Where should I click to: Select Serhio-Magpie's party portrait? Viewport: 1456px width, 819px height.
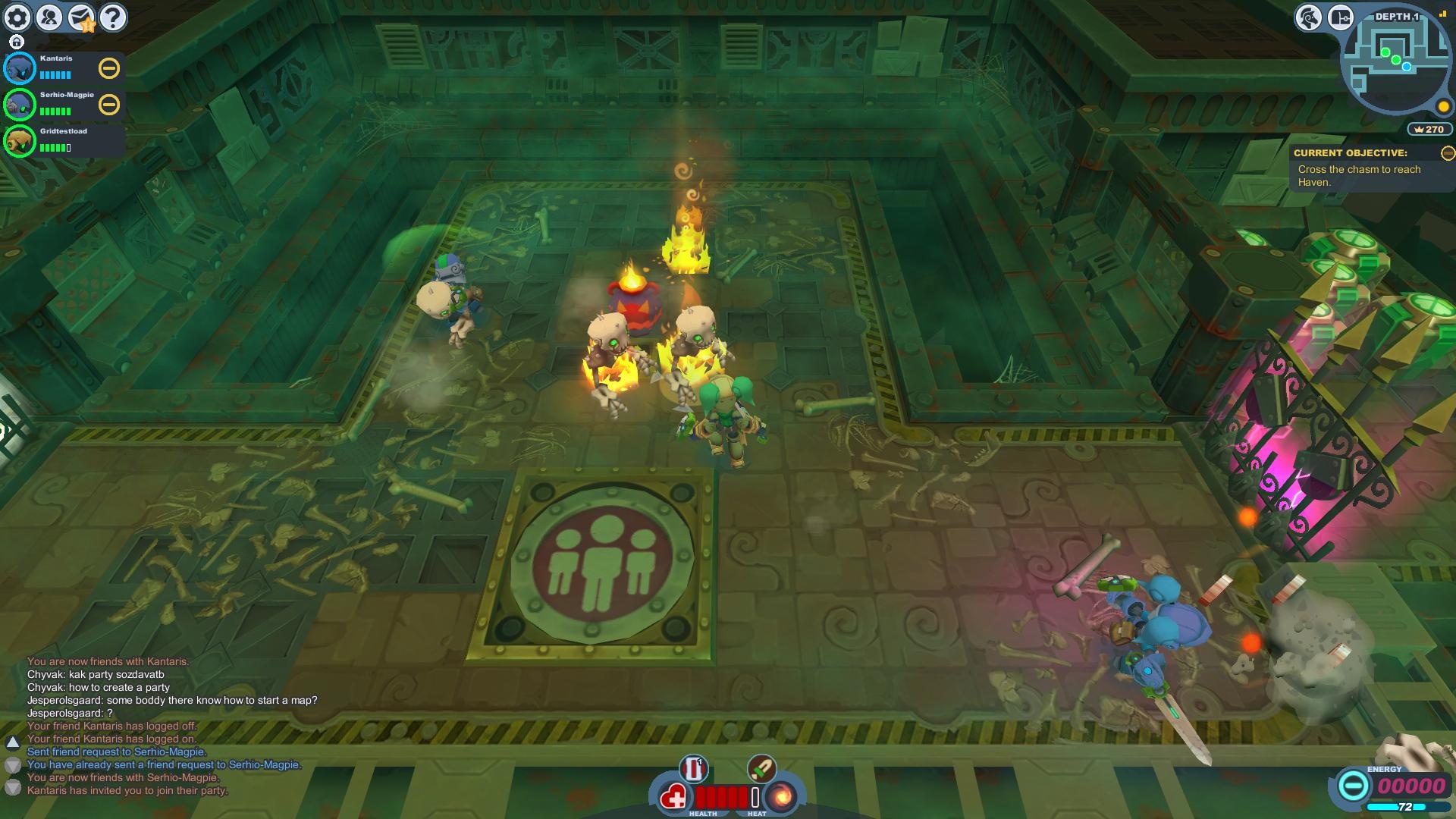(x=20, y=105)
